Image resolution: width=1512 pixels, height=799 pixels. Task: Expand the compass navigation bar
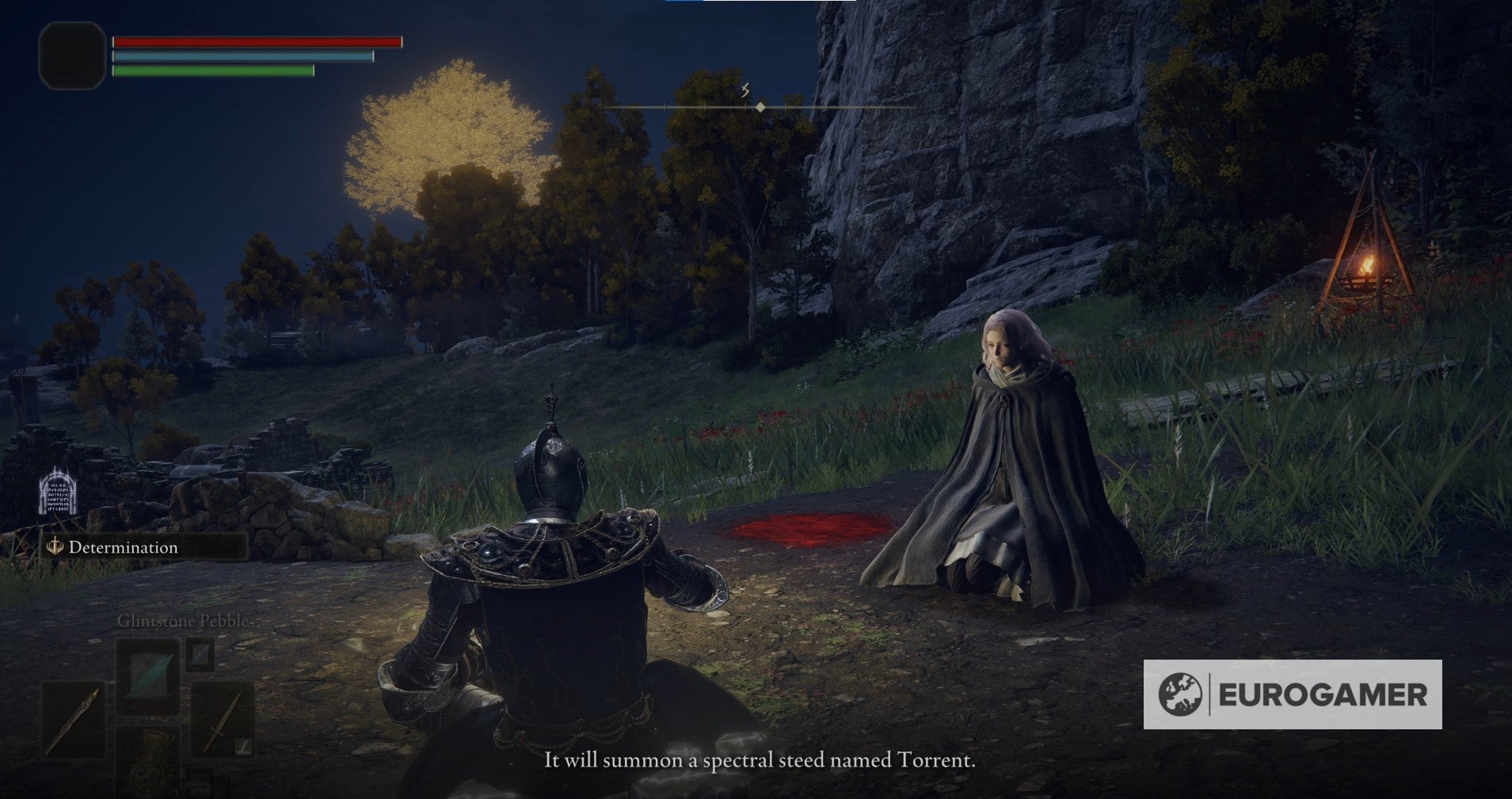760,104
